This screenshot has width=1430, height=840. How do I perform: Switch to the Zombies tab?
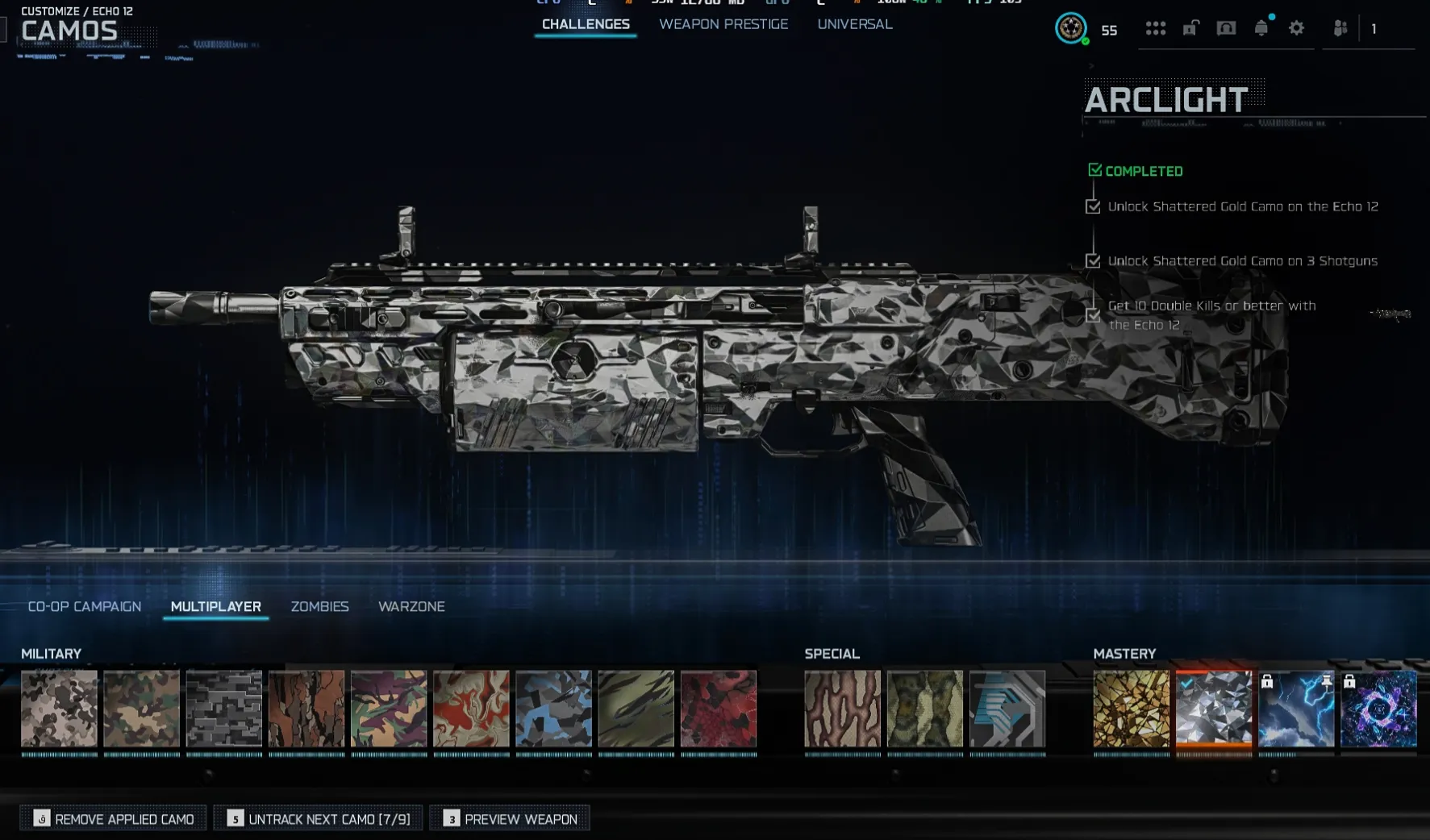[319, 606]
